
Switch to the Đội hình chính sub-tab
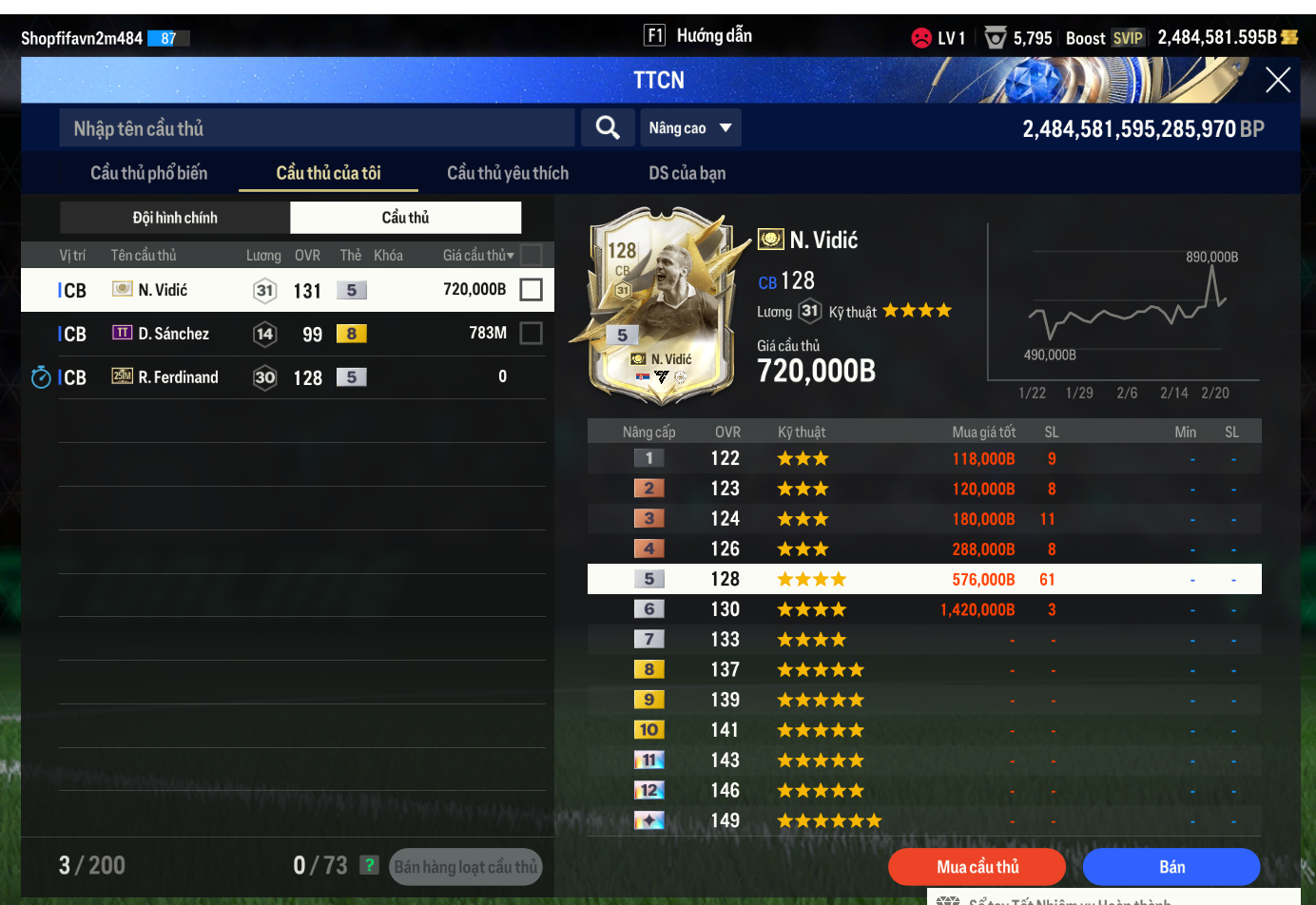pos(175,218)
